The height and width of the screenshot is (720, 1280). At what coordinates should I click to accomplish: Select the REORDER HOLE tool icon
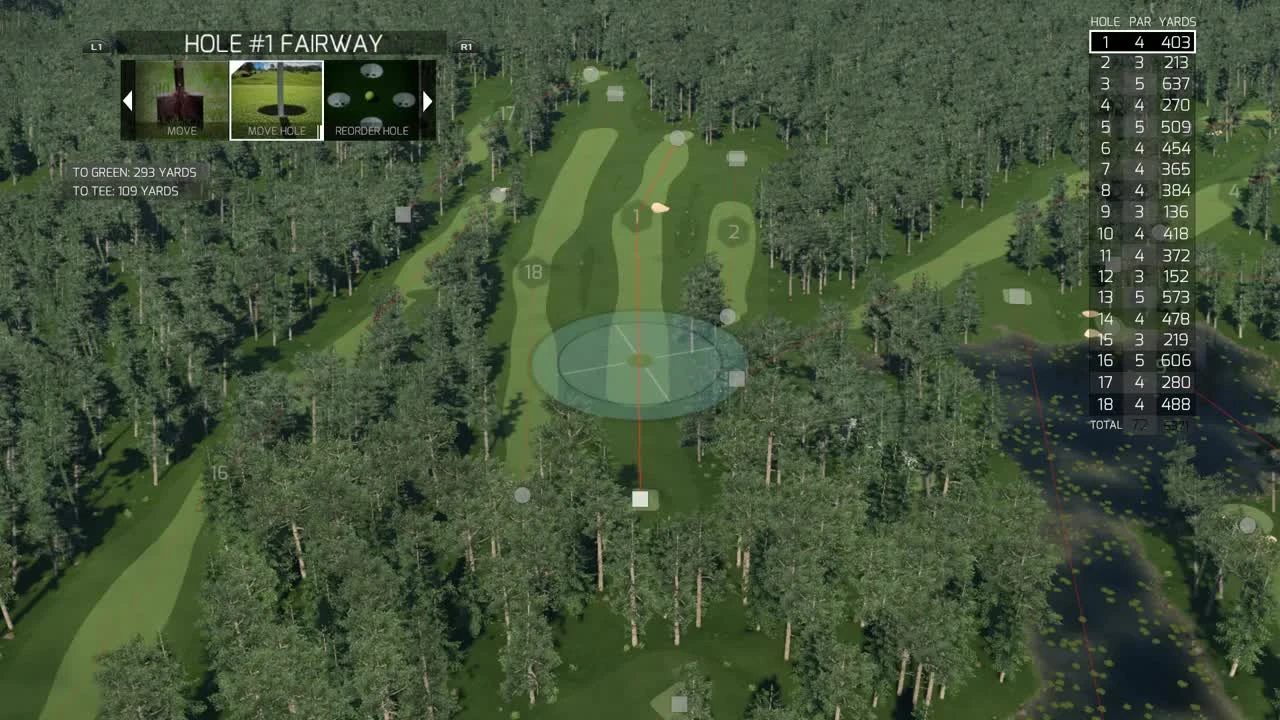click(372, 95)
